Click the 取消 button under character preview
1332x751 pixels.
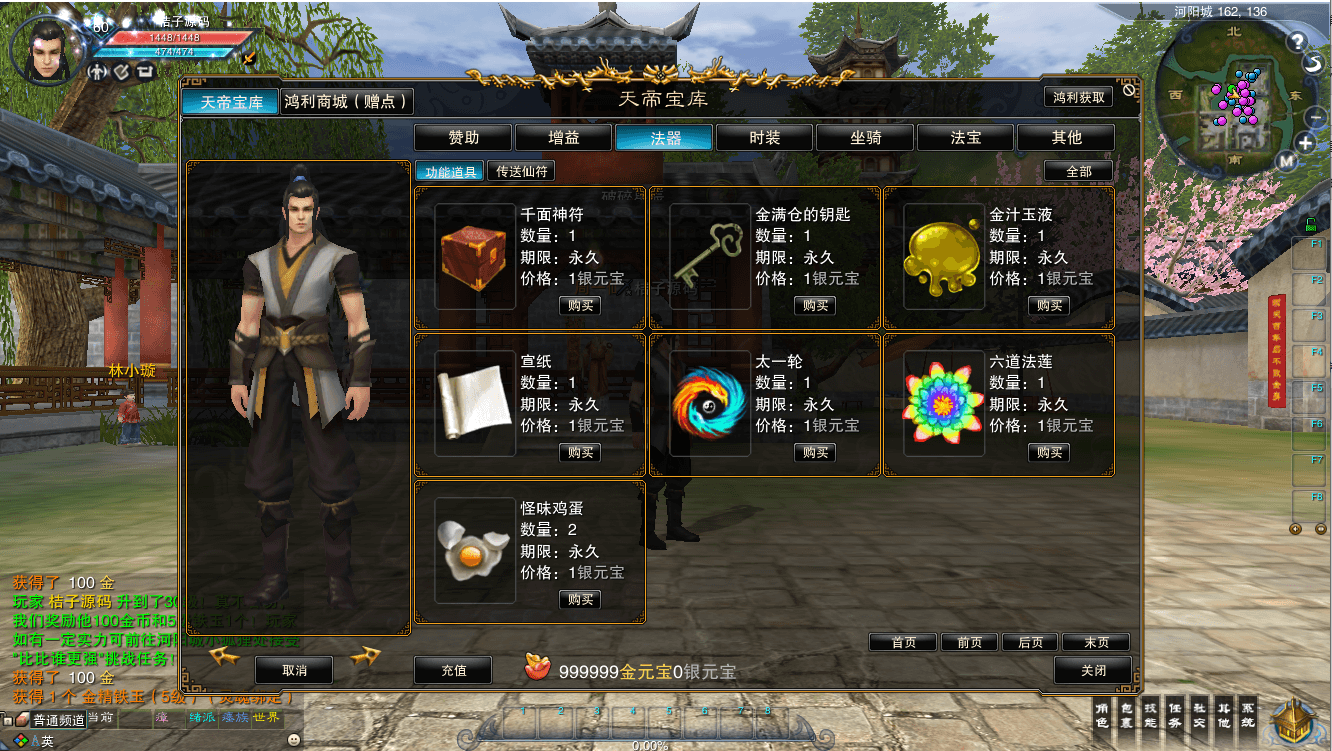pyautogui.click(x=294, y=670)
